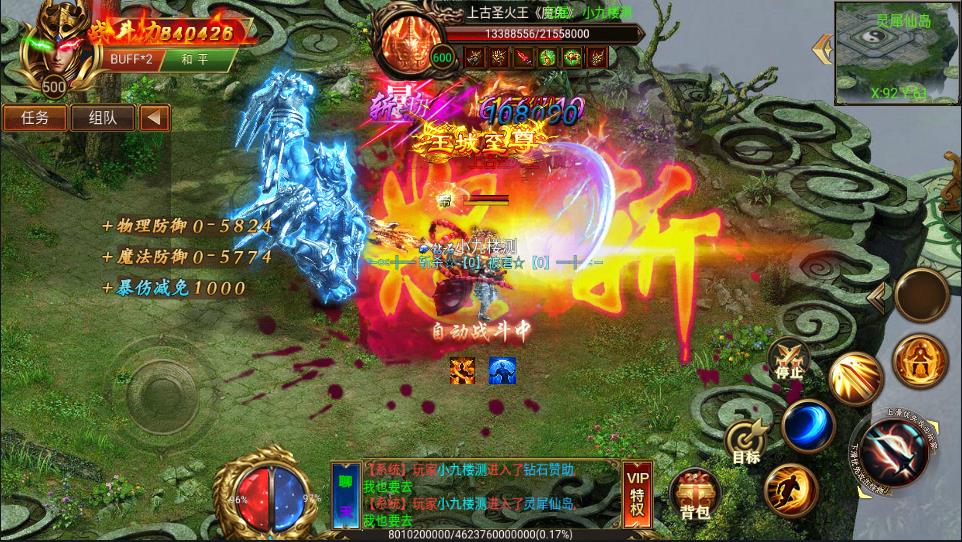
Task: Cast the golden slashing claws skill
Action: click(x=853, y=379)
